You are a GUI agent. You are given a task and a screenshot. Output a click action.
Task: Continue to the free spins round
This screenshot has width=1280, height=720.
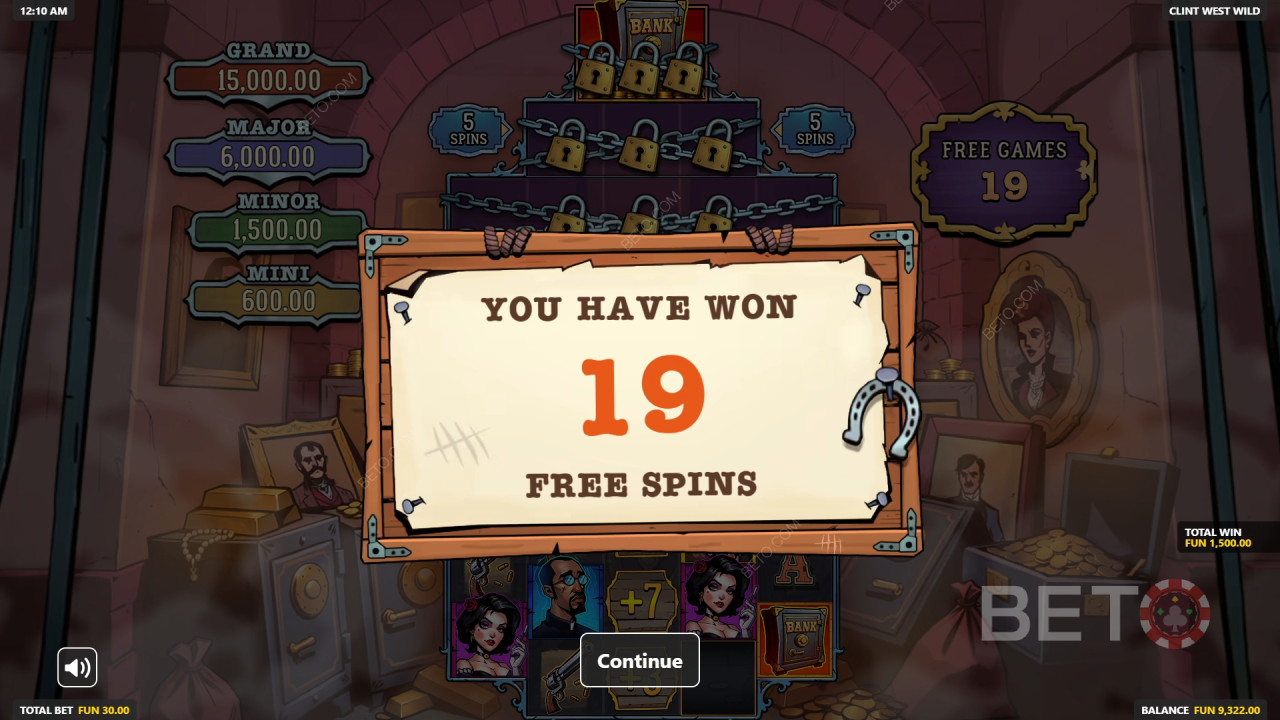click(x=639, y=660)
